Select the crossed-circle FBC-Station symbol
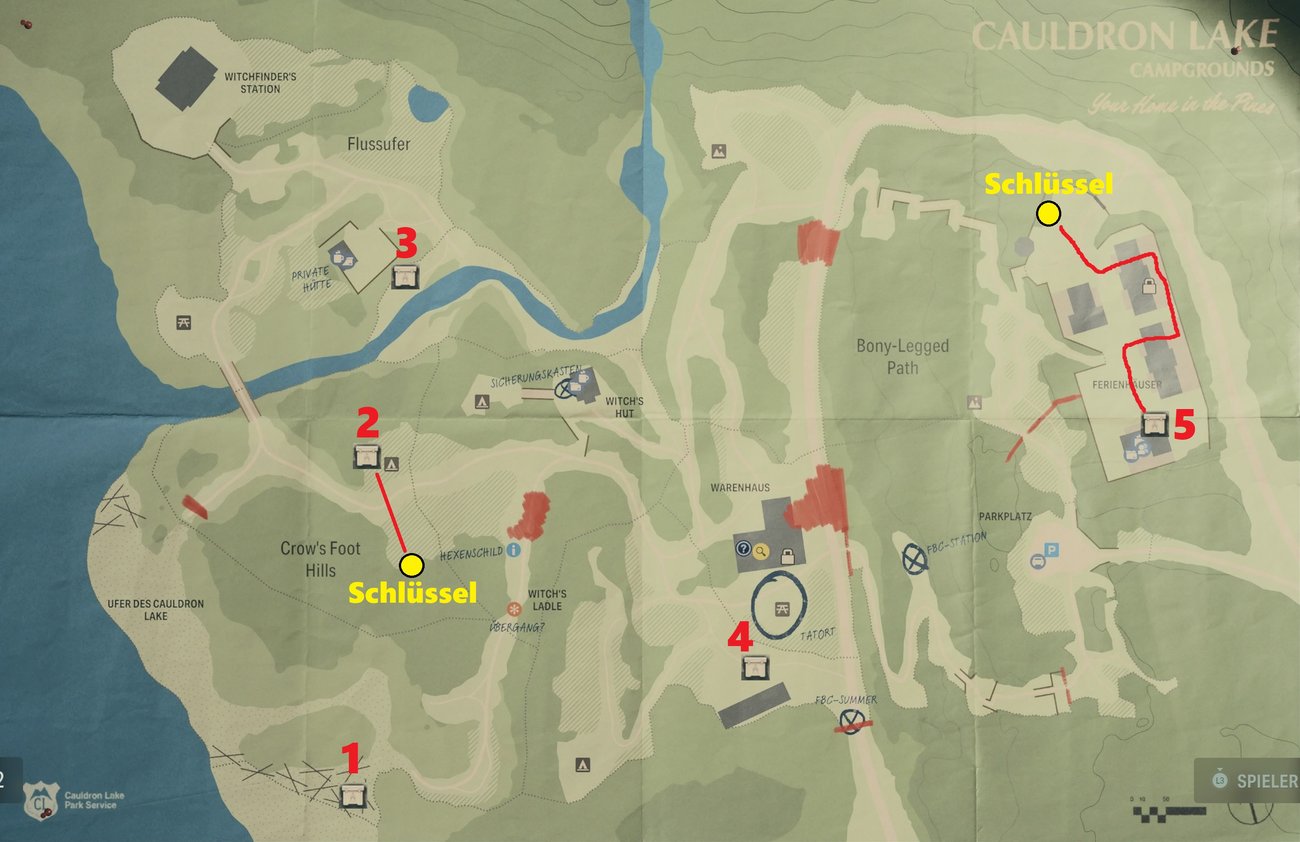Screen dimensions: 1300x842 (914, 559)
